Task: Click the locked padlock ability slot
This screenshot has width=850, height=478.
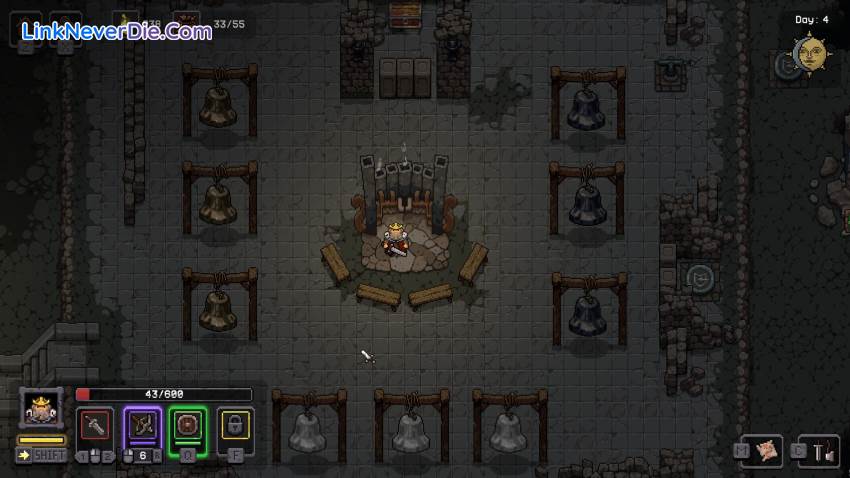Action: coord(235,426)
